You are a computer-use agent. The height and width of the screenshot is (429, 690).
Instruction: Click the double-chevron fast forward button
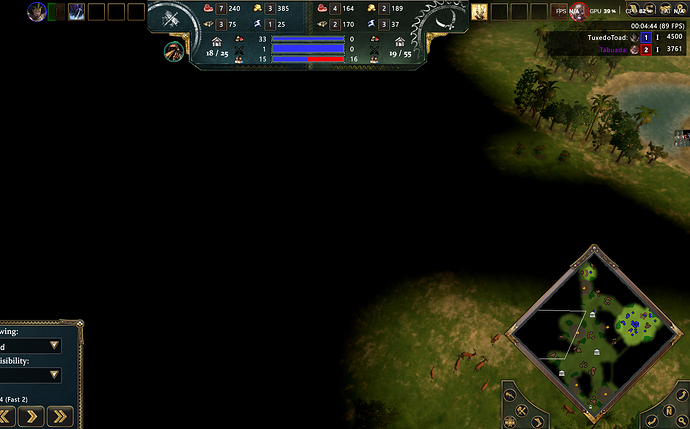[x=60, y=415]
